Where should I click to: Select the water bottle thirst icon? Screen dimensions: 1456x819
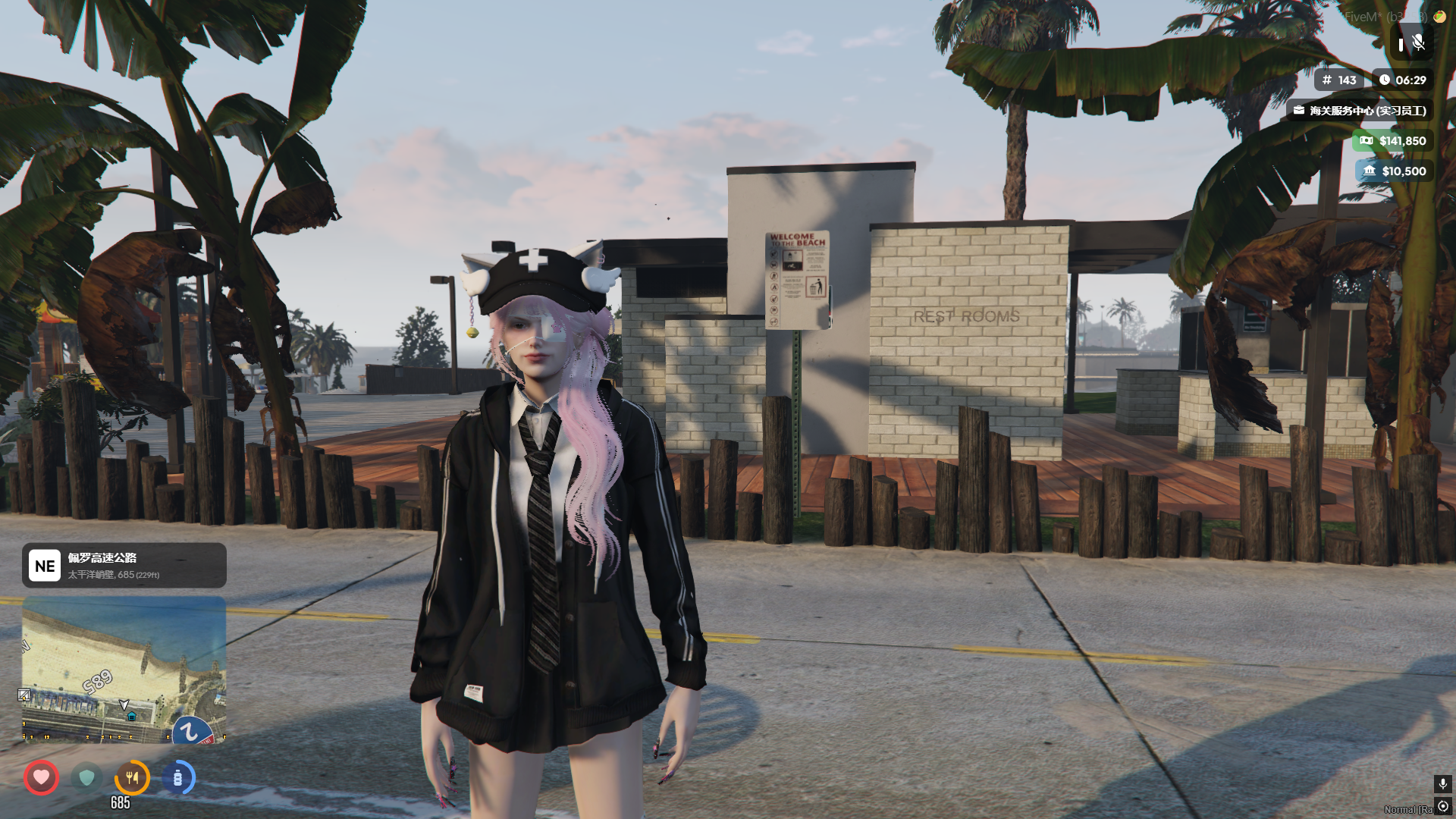click(177, 777)
